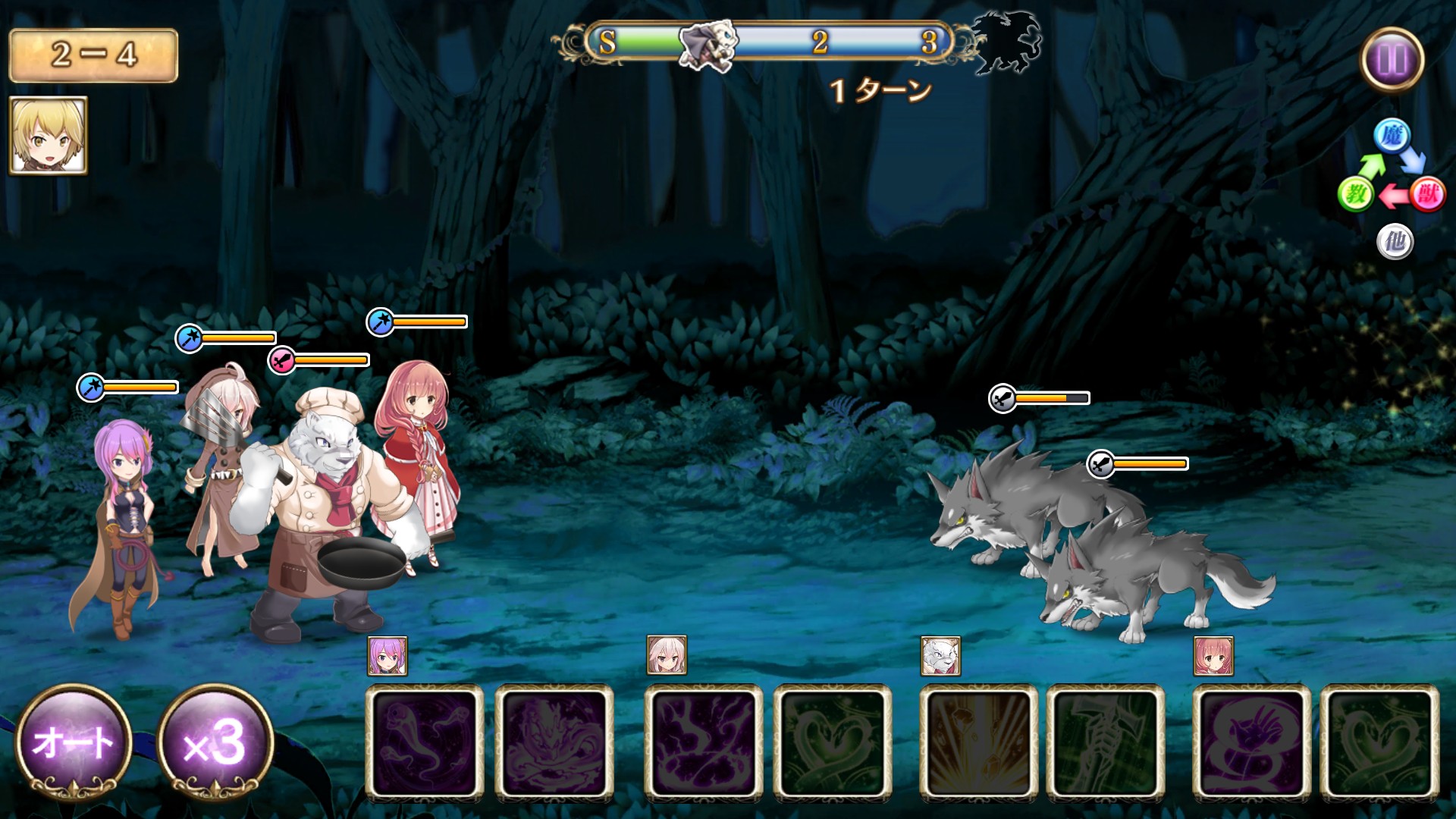Cast the golden crystal burst skill

(x=978, y=742)
